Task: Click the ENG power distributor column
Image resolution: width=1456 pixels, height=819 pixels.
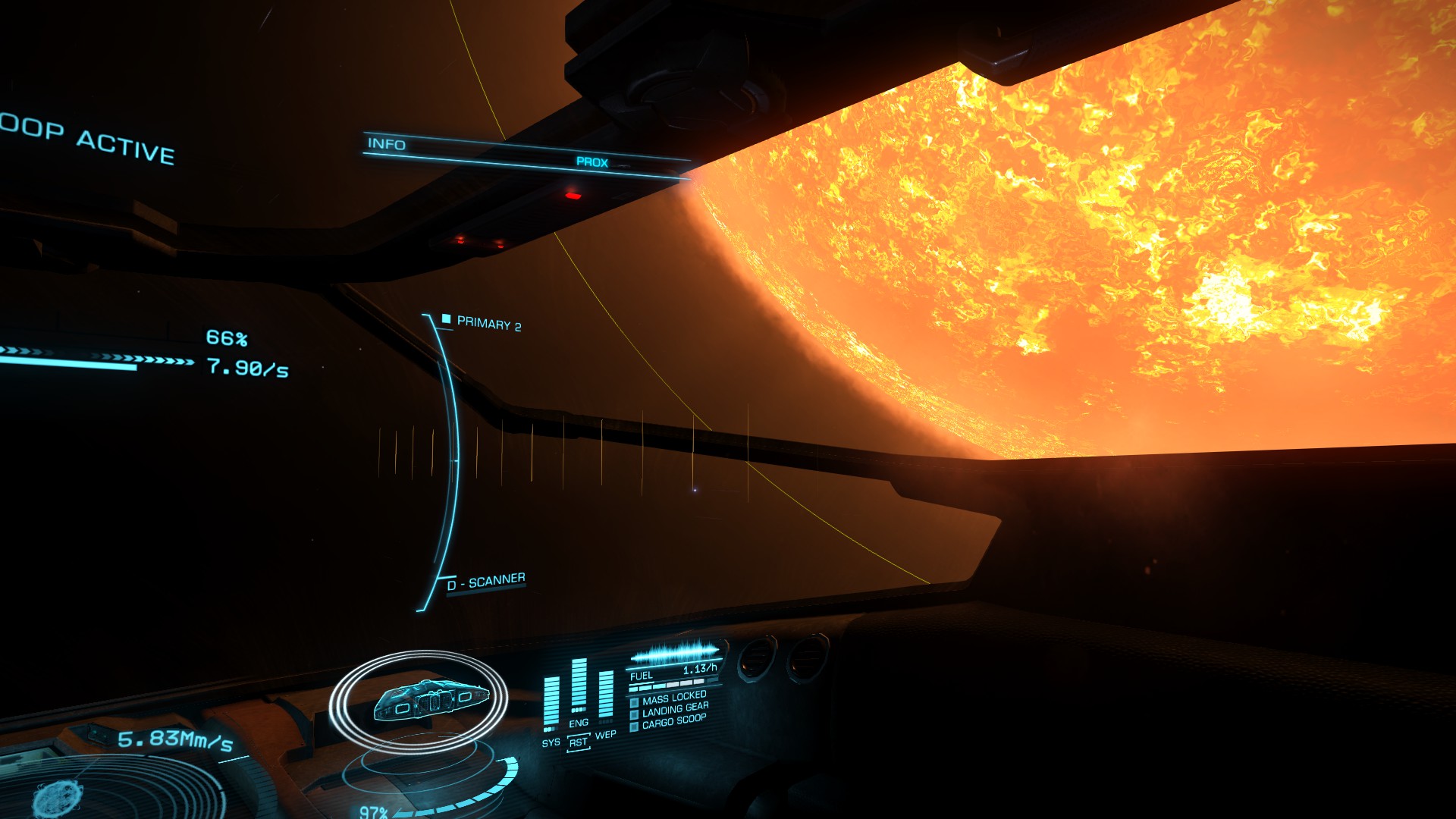Action: pos(579,686)
